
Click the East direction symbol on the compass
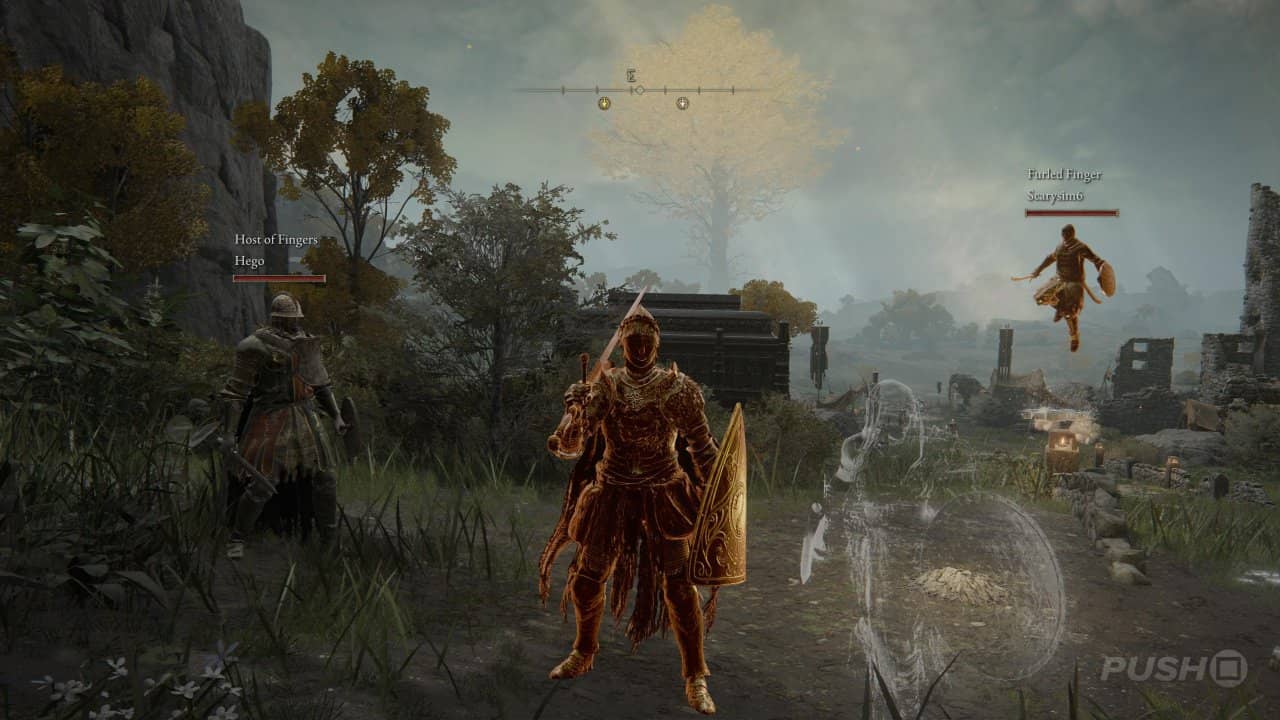tap(631, 75)
